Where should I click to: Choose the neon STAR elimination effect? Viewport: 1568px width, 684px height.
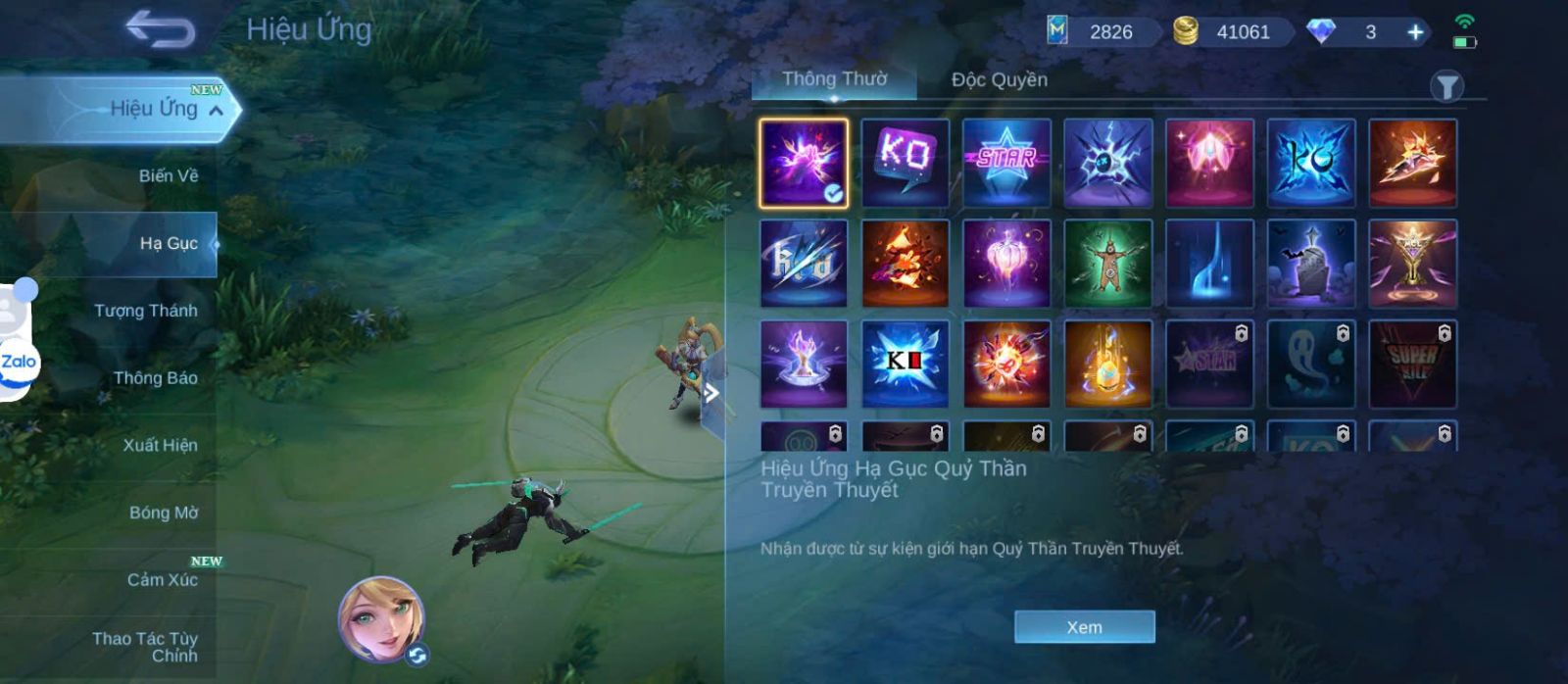point(1006,163)
